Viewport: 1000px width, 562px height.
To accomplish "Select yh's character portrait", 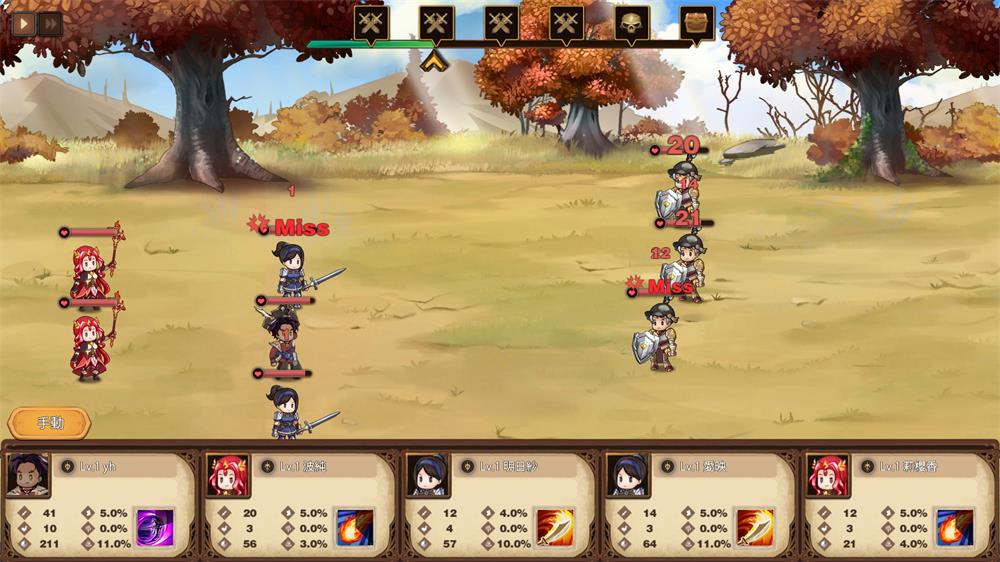I will (x=28, y=474).
